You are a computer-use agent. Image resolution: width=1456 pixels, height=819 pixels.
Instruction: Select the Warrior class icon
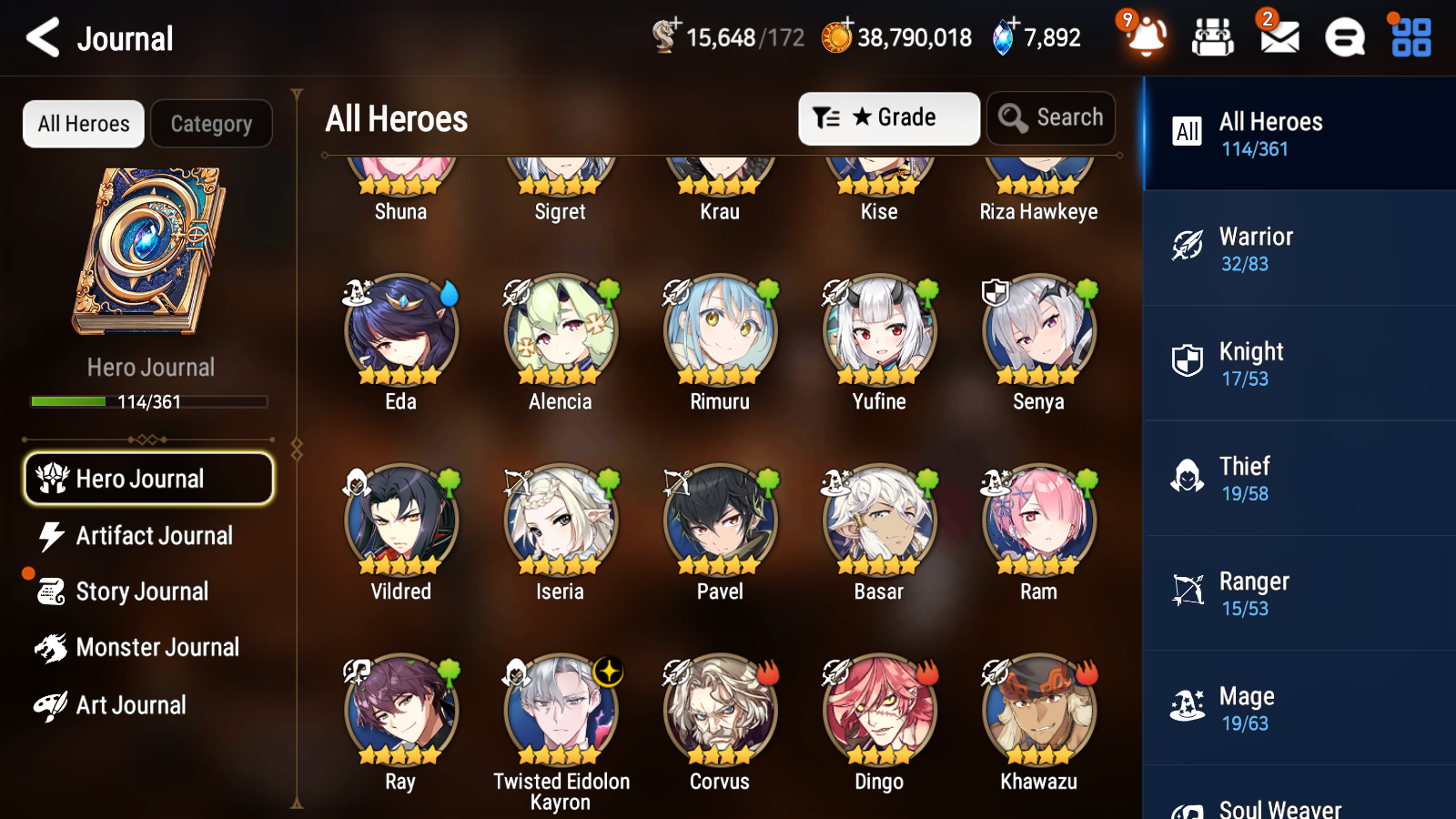[1187, 246]
